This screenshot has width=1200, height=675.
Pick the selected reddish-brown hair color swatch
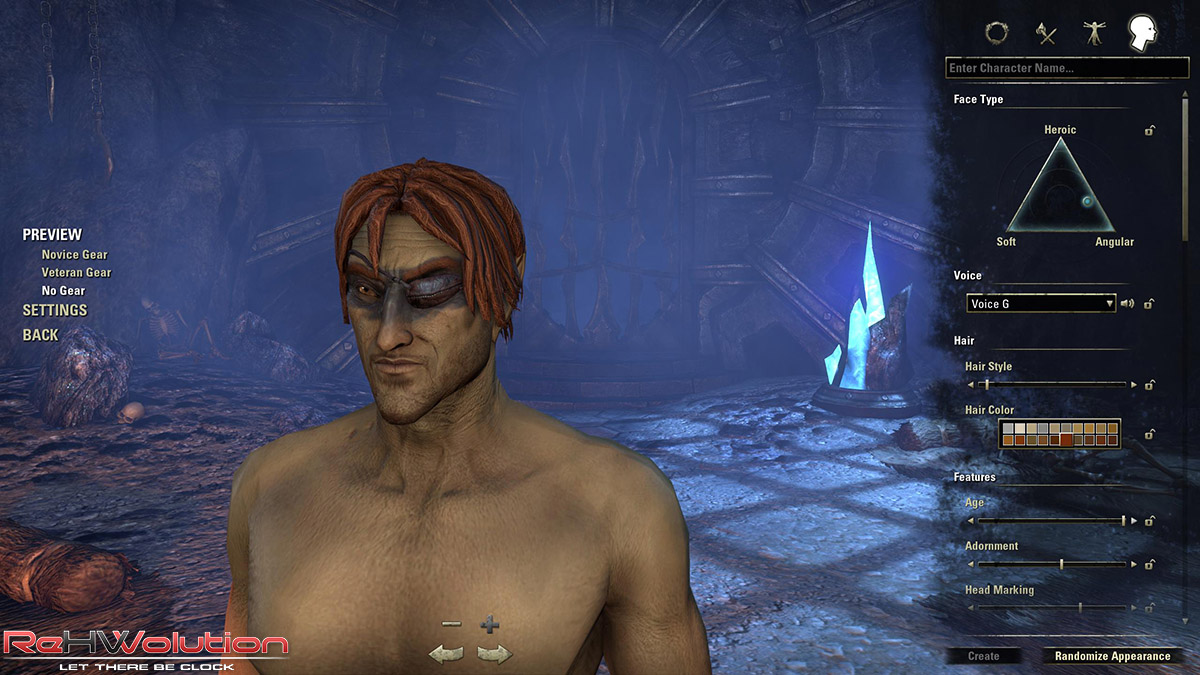[1066, 438]
